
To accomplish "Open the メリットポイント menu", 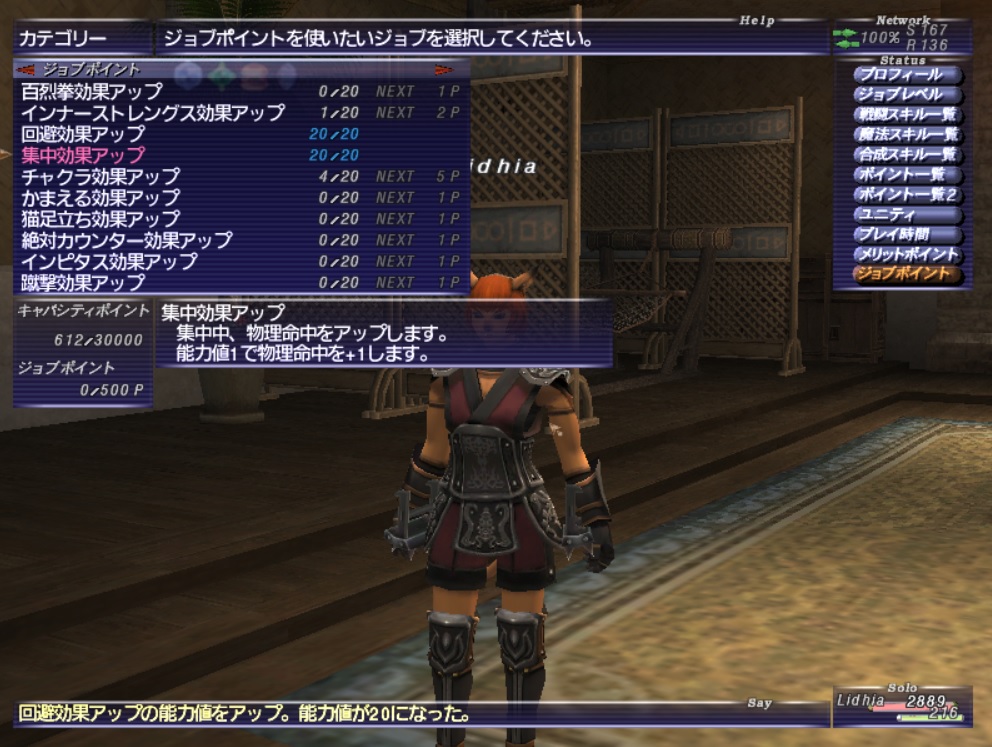I will [x=908, y=255].
